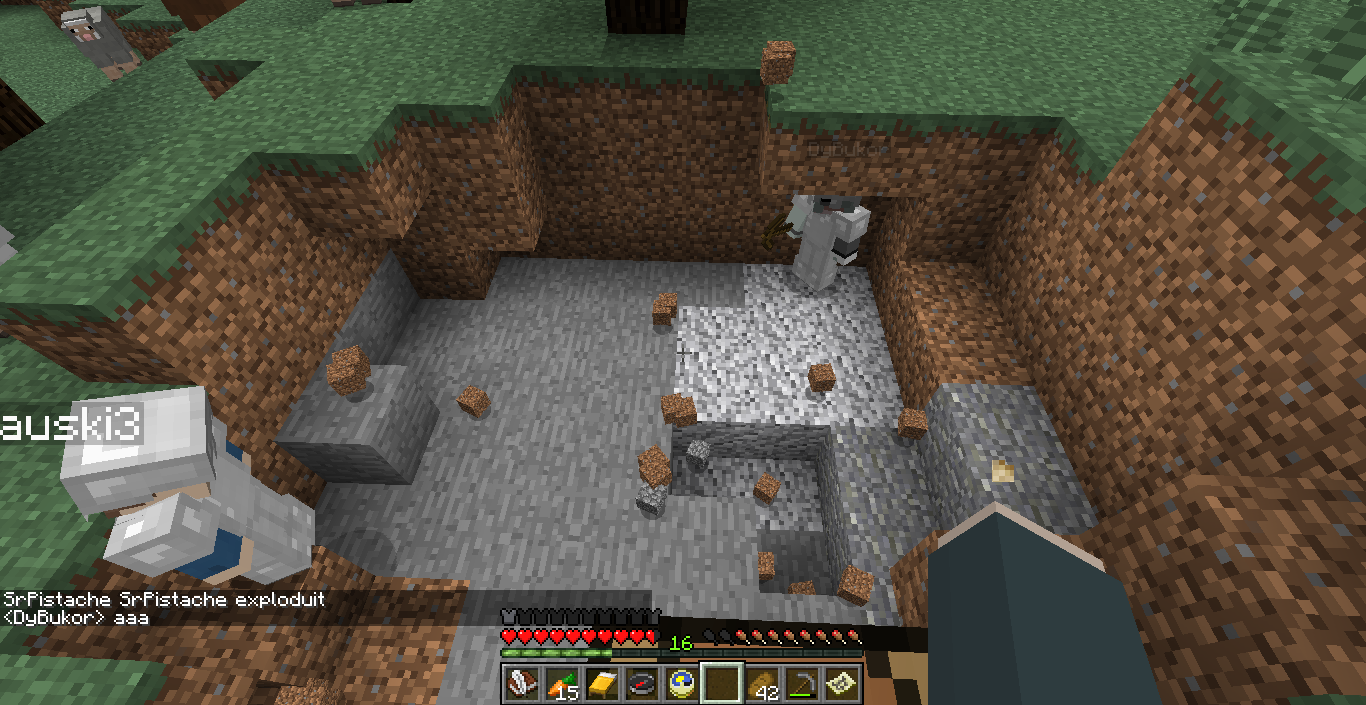1366x705 pixels.
Task: Equip the stone pickaxe from the hotbar
Action: 803,683
